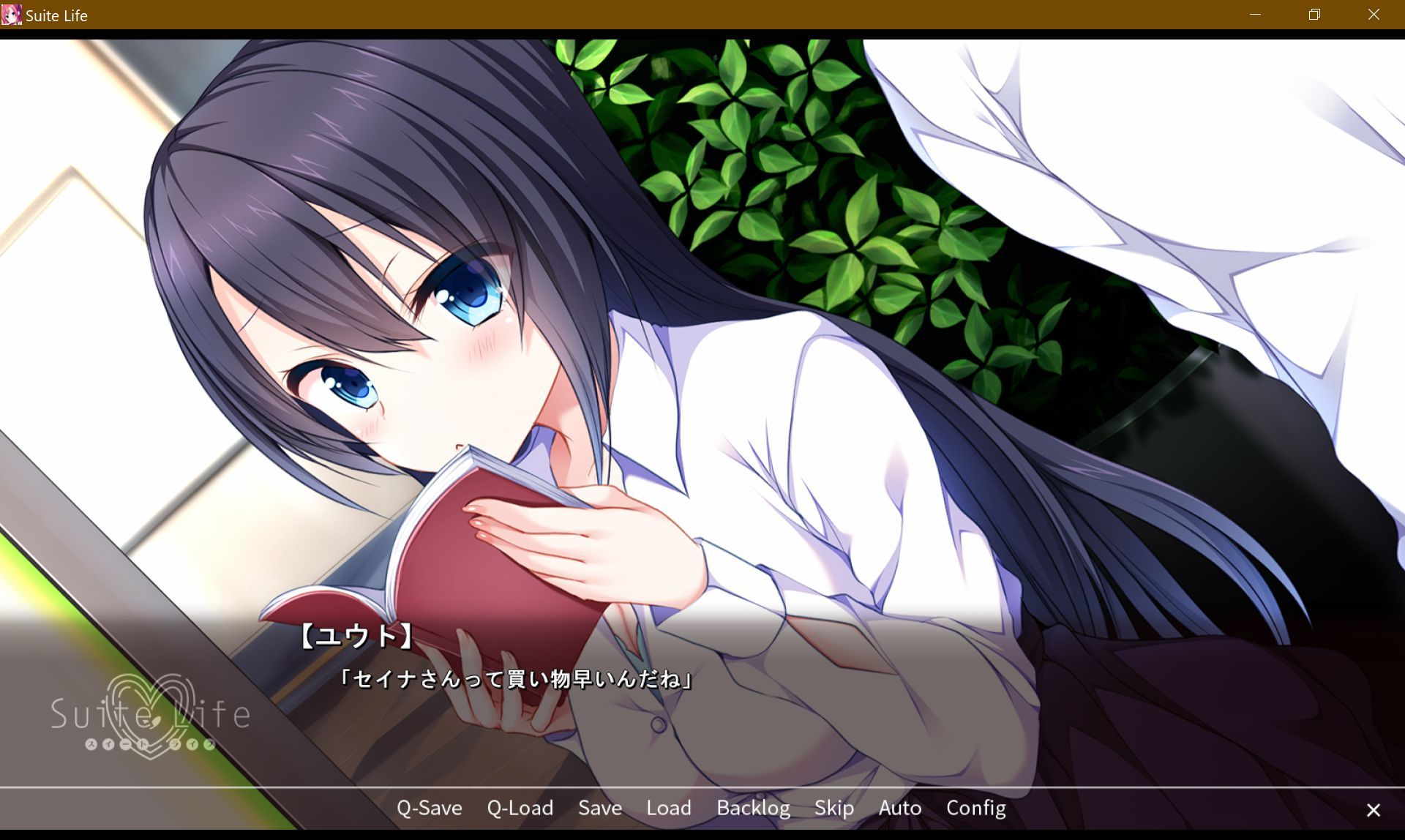
Task: Minimize the Suite Life window
Action: click(x=1256, y=15)
